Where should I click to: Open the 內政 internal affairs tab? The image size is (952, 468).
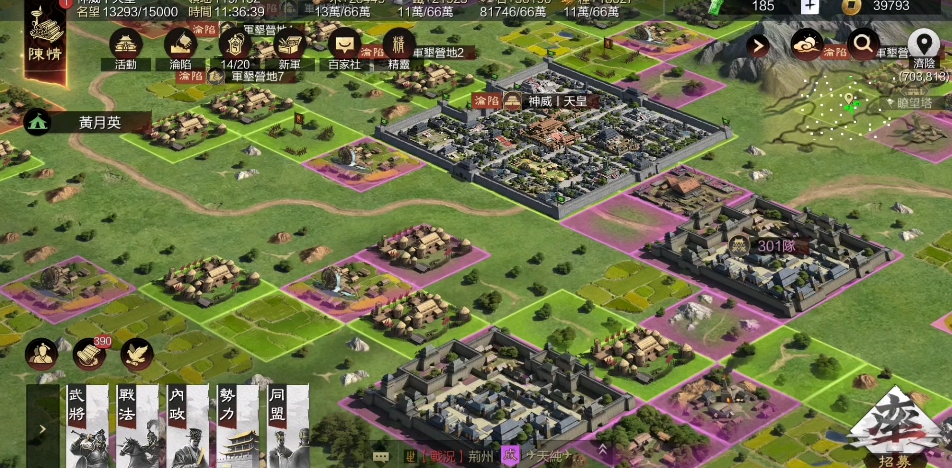click(187, 427)
